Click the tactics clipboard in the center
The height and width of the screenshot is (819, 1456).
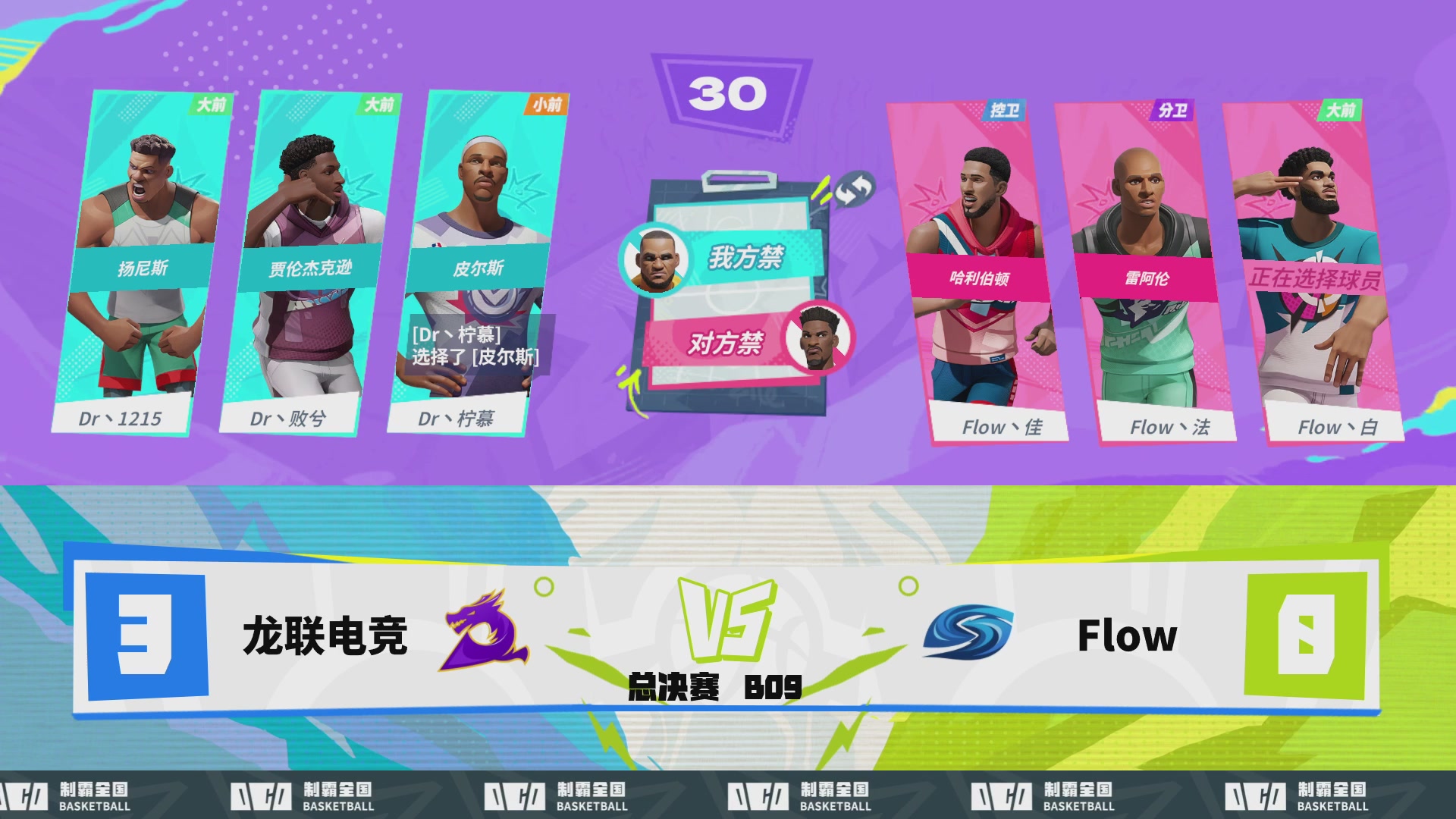732,292
